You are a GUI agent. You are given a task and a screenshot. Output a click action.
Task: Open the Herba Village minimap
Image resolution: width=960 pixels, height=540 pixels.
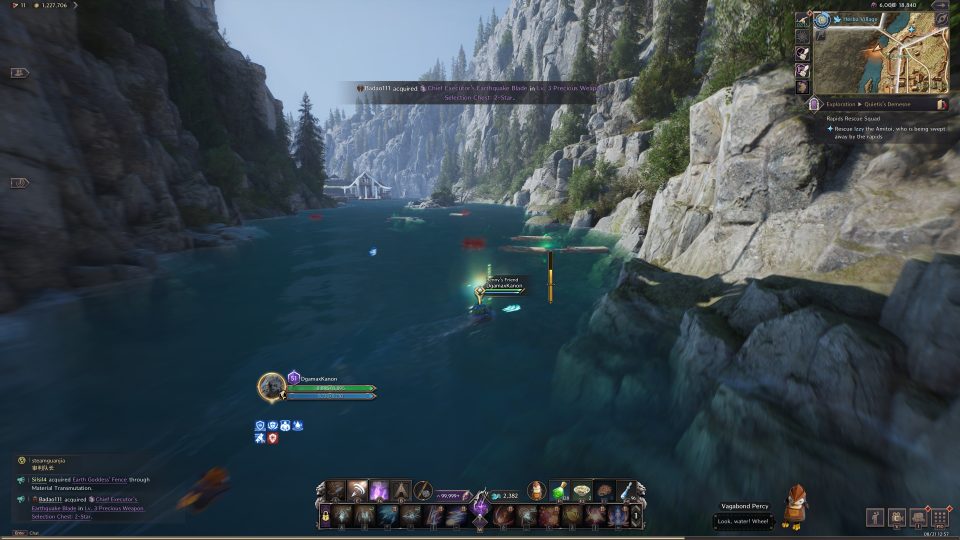click(x=880, y=58)
